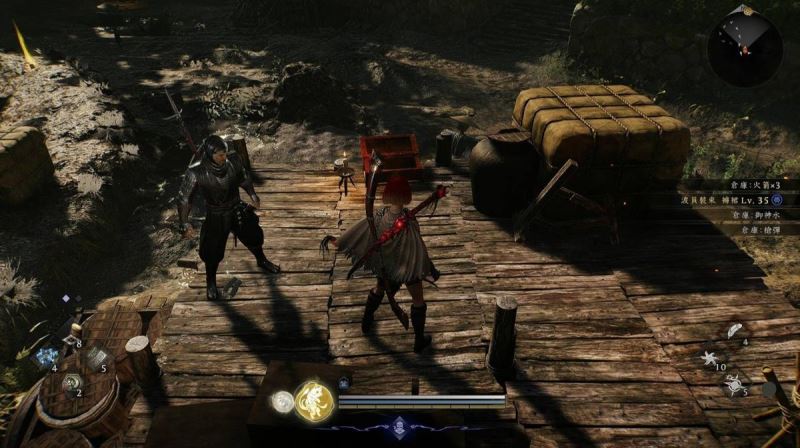
Task: Click the Lv. 35 loot notification entry
Action: pos(734,200)
